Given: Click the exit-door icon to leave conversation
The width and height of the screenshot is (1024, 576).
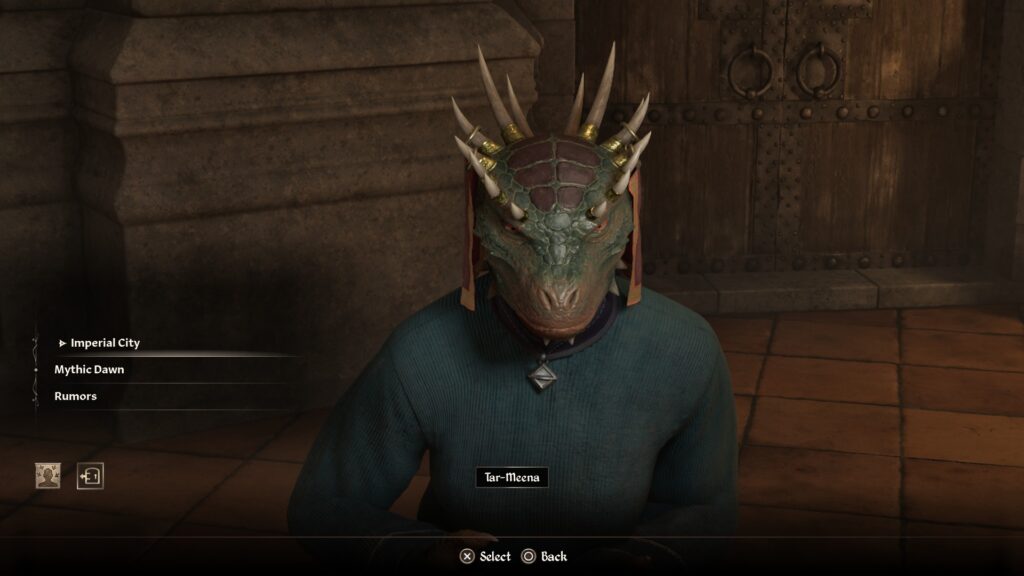Looking at the screenshot, I should coord(91,476).
